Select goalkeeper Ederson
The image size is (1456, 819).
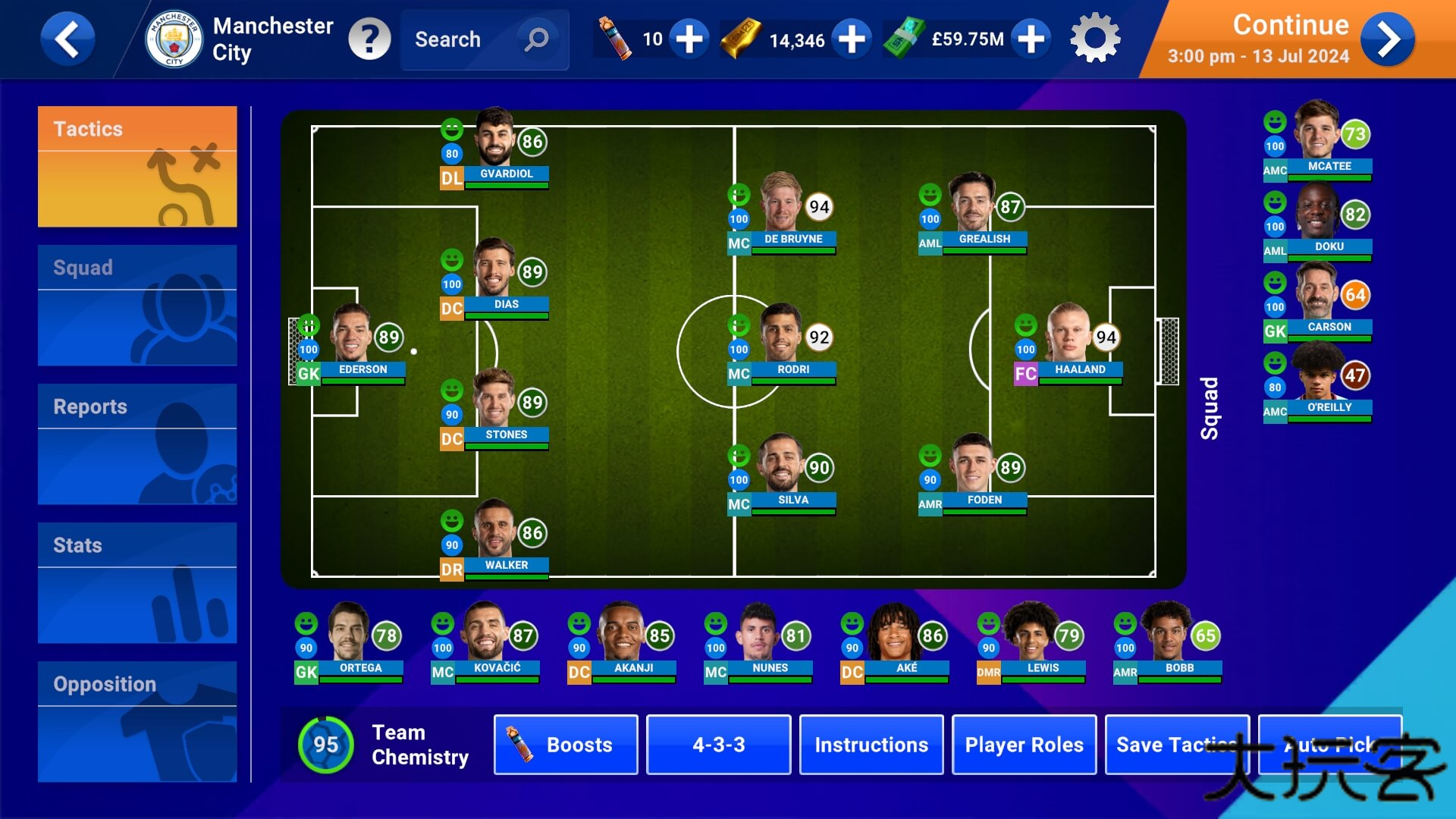coord(352,341)
